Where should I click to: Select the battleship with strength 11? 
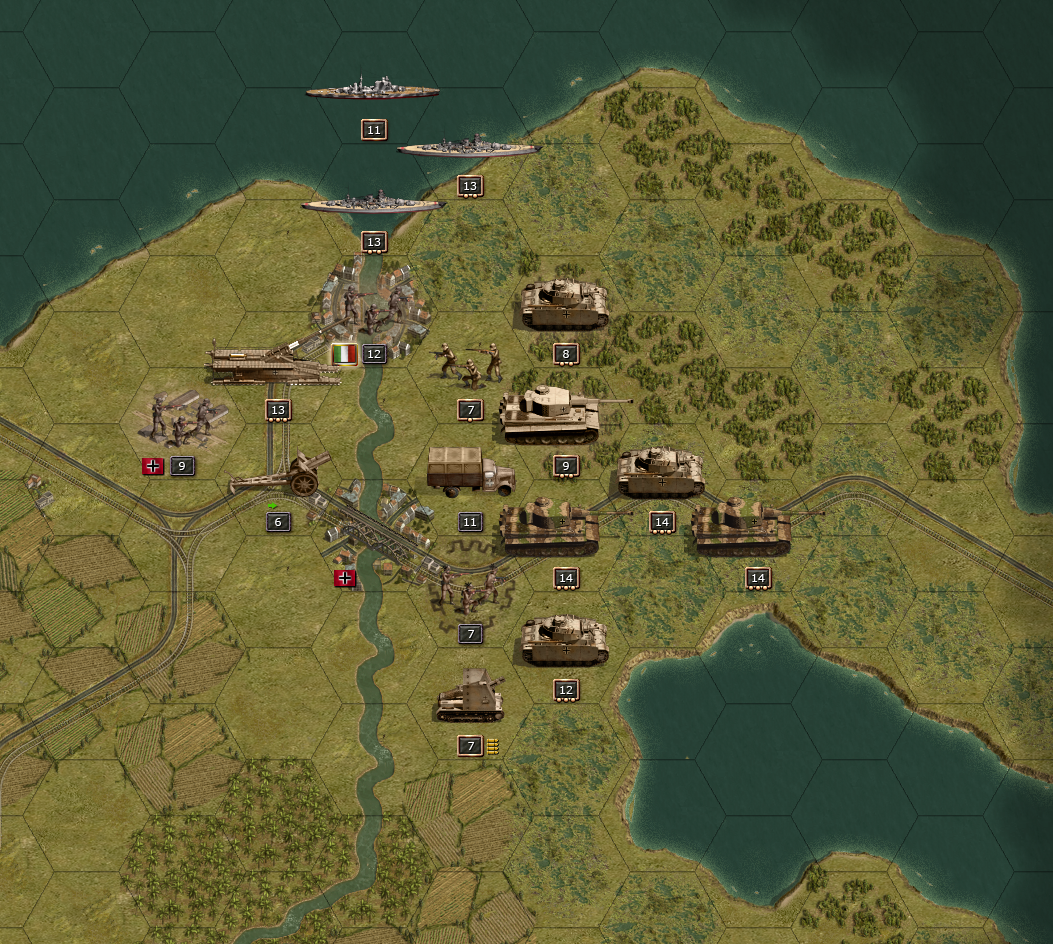[372, 92]
